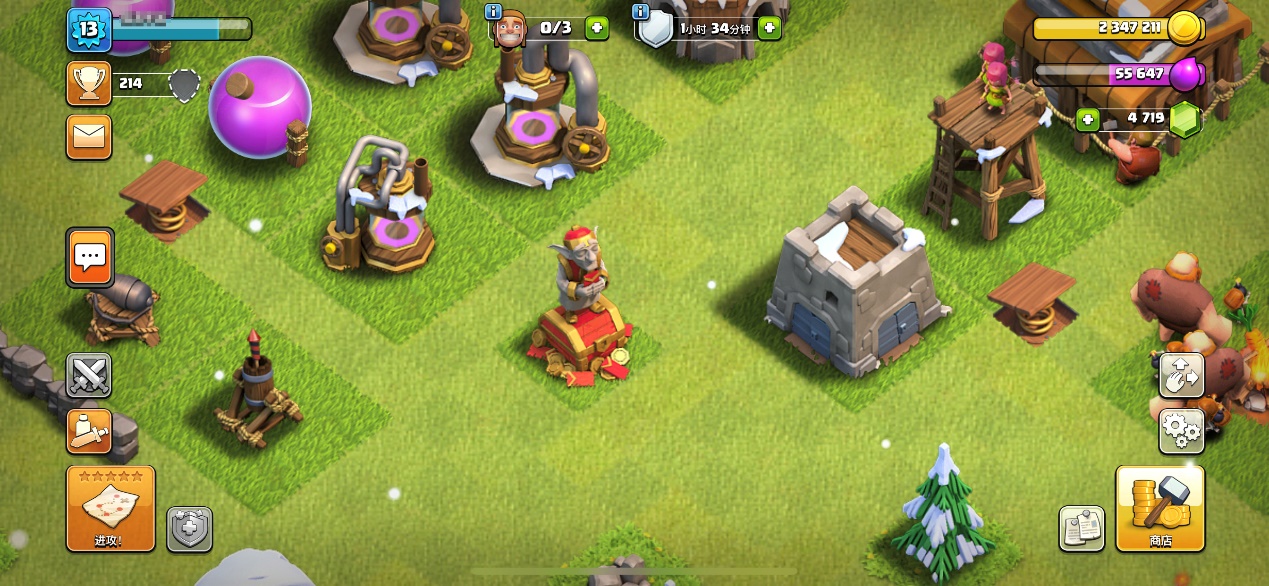The height and width of the screenshot is (586, 1269).
Task: Tap the crossed swords clan war icon
Action: click(89, 376)
